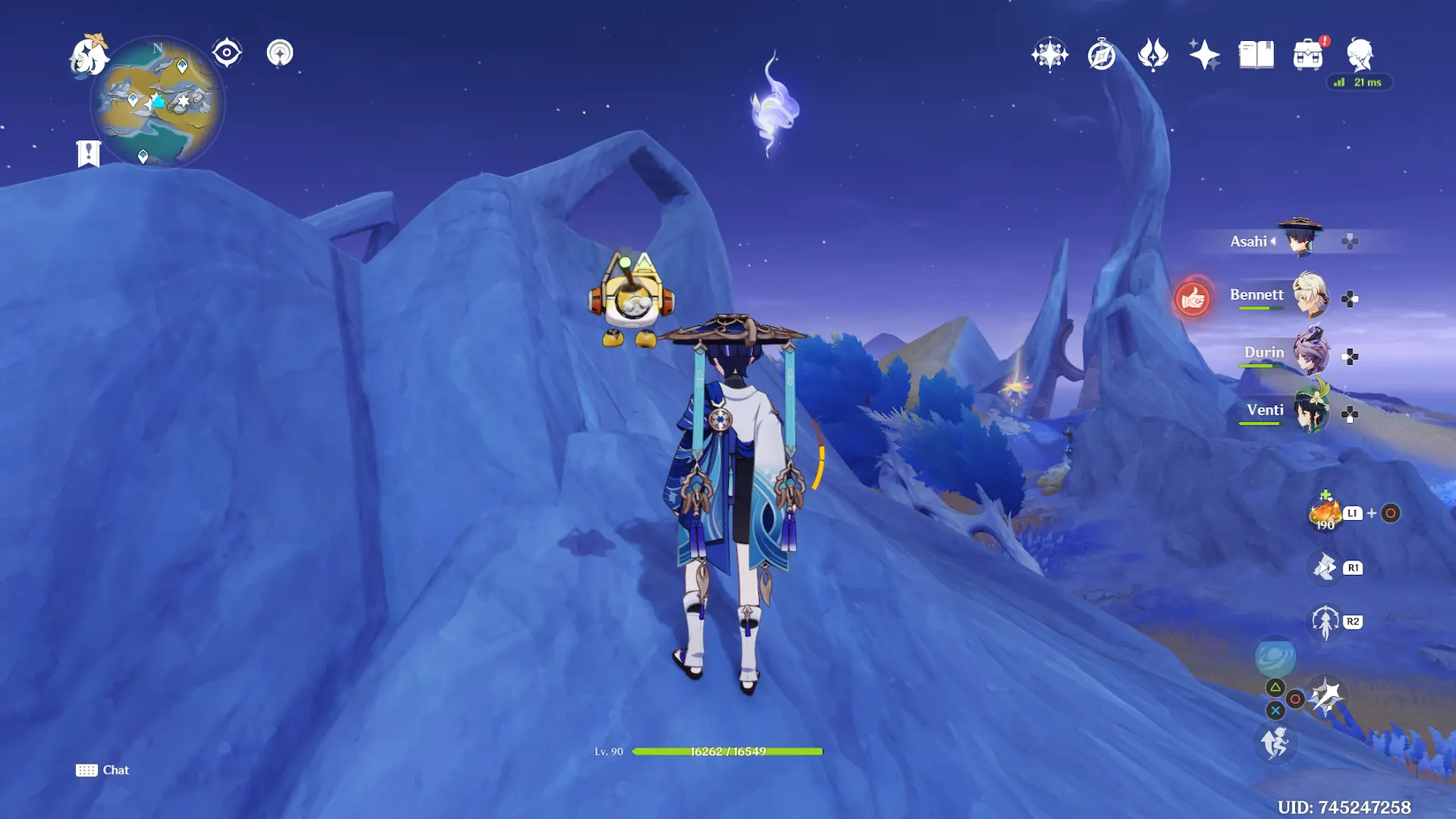The width and height of the screenshot is (1456, 819).
Task: Open the circular minimap
Action: (x=158, y=102)
